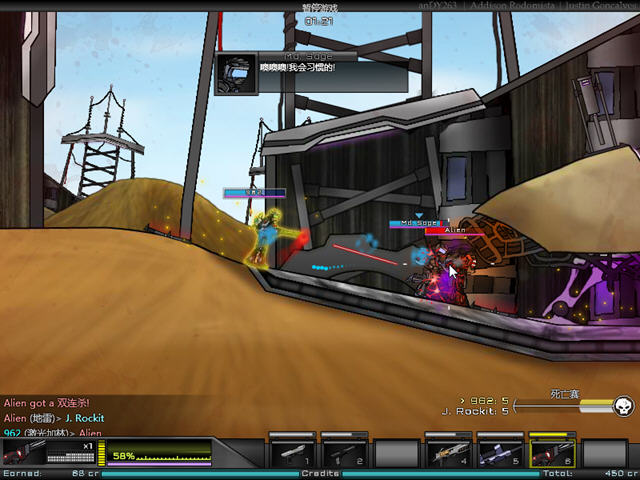
Task: Click the skull deathmatch mode icon
Action: point(621,405)
